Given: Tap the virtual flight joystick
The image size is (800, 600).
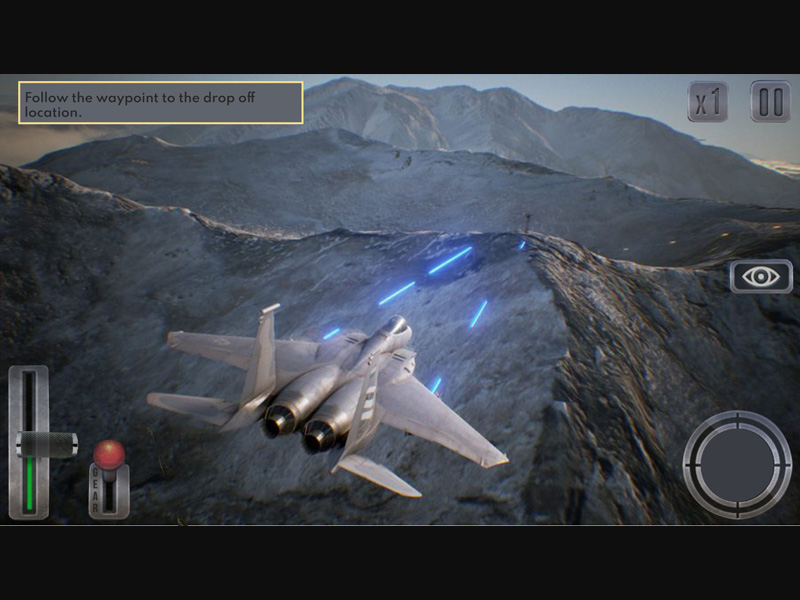Looking at the screenshot, I should click(x=736, y=464).
